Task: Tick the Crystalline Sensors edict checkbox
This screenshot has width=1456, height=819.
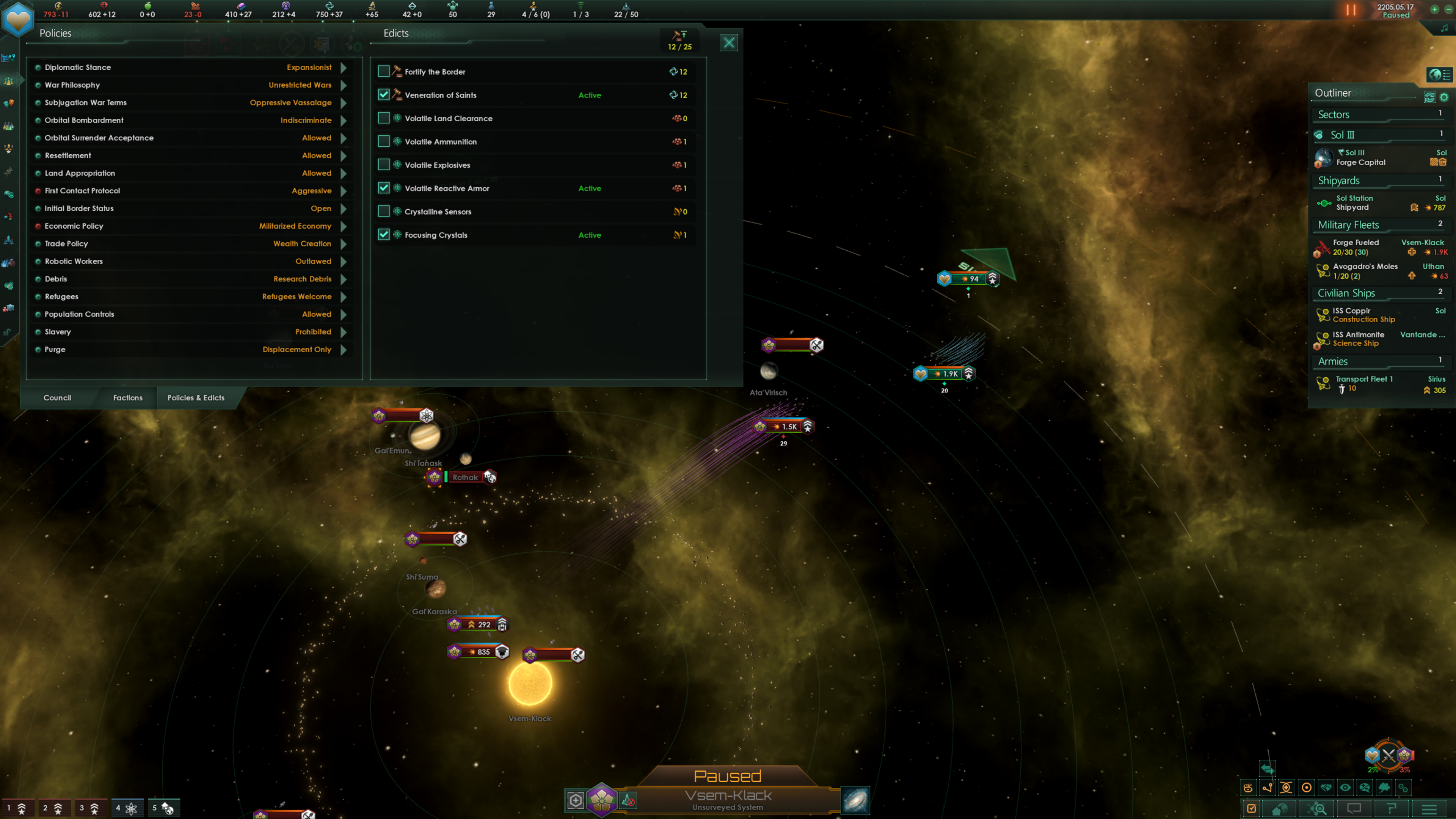Action: pyautogui.click(x=384, y=212)
